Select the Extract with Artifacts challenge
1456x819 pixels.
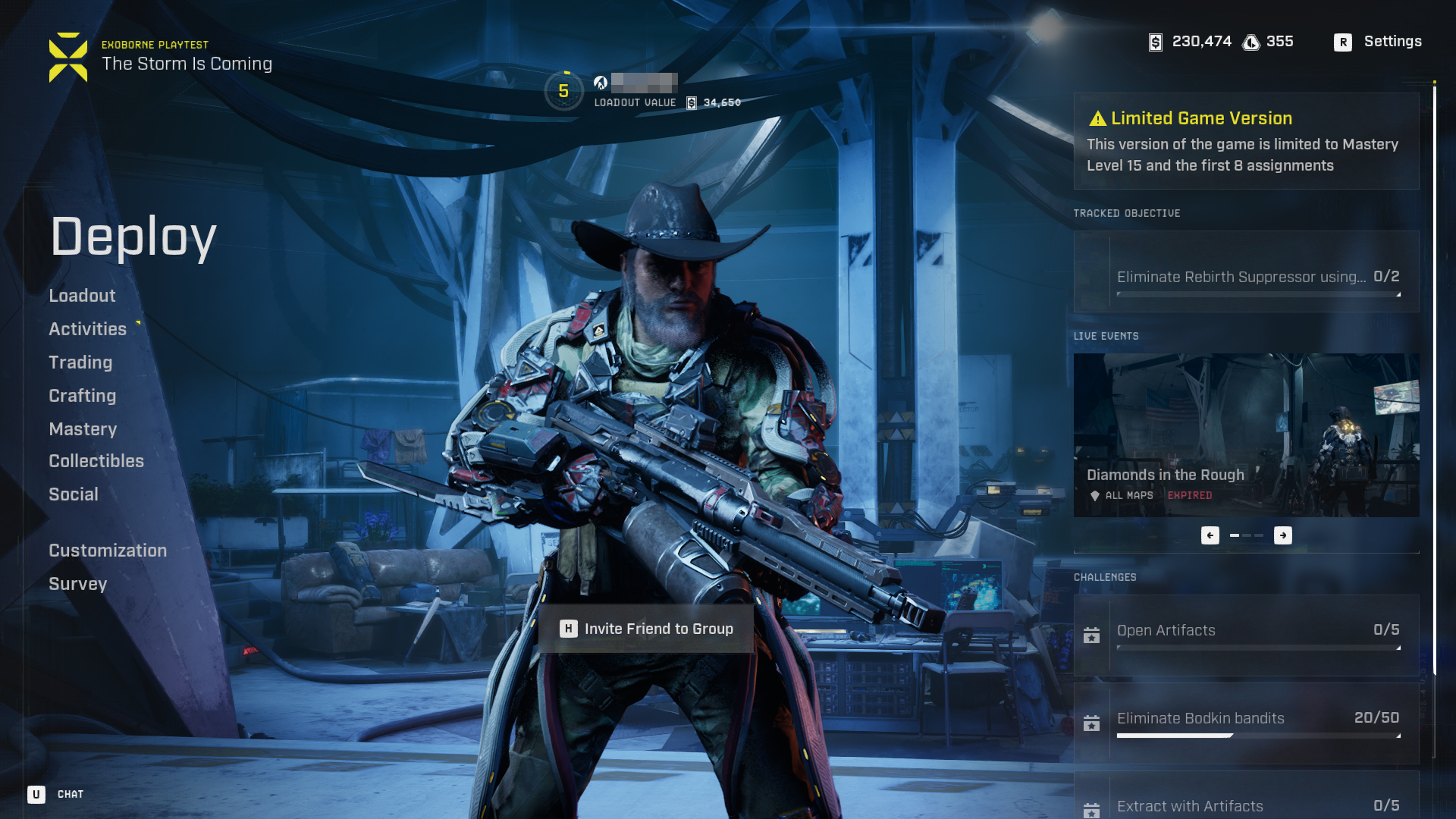coord(1246,802)
